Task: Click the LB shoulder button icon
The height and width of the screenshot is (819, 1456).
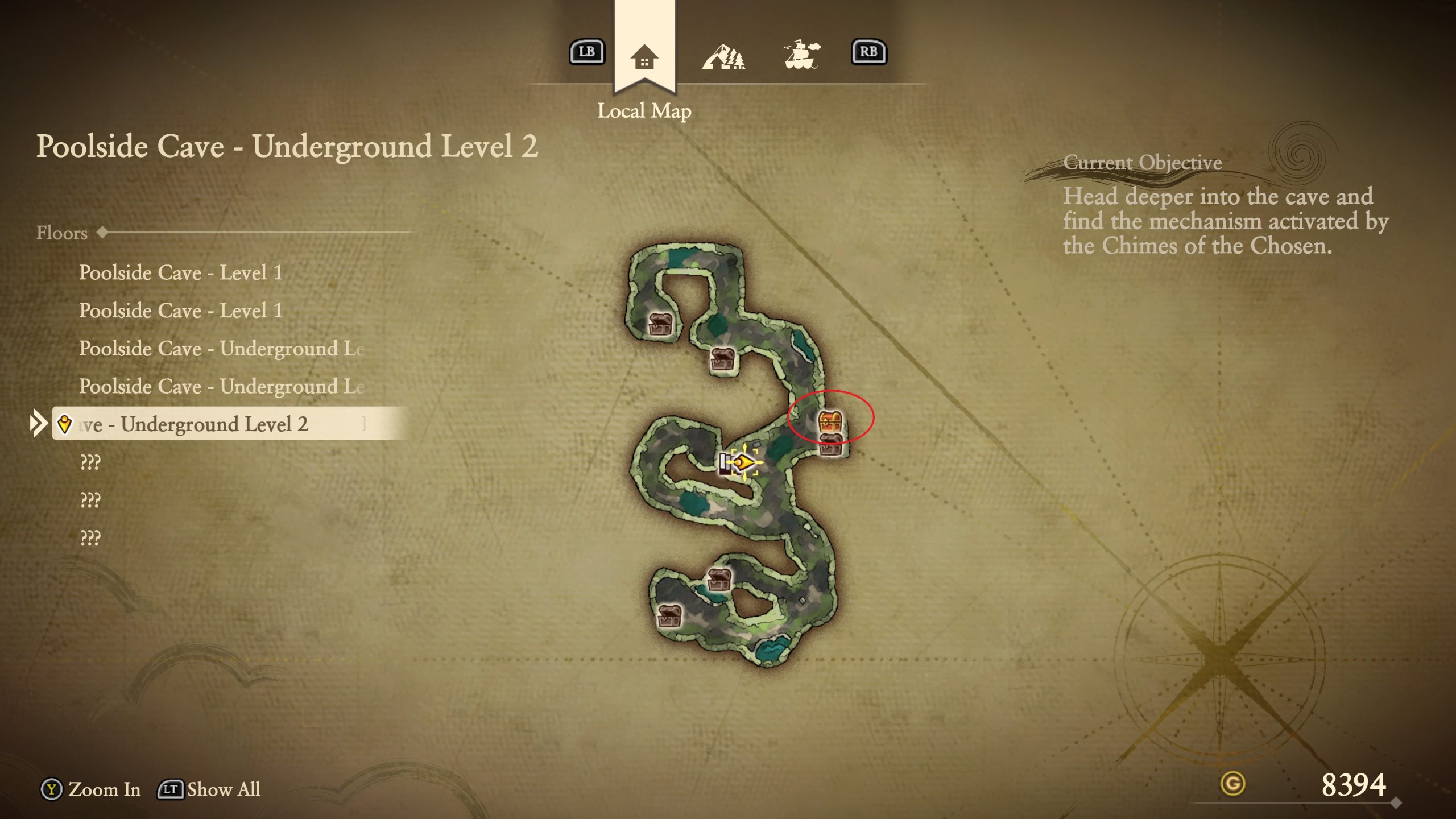Action: click(586, 52)
